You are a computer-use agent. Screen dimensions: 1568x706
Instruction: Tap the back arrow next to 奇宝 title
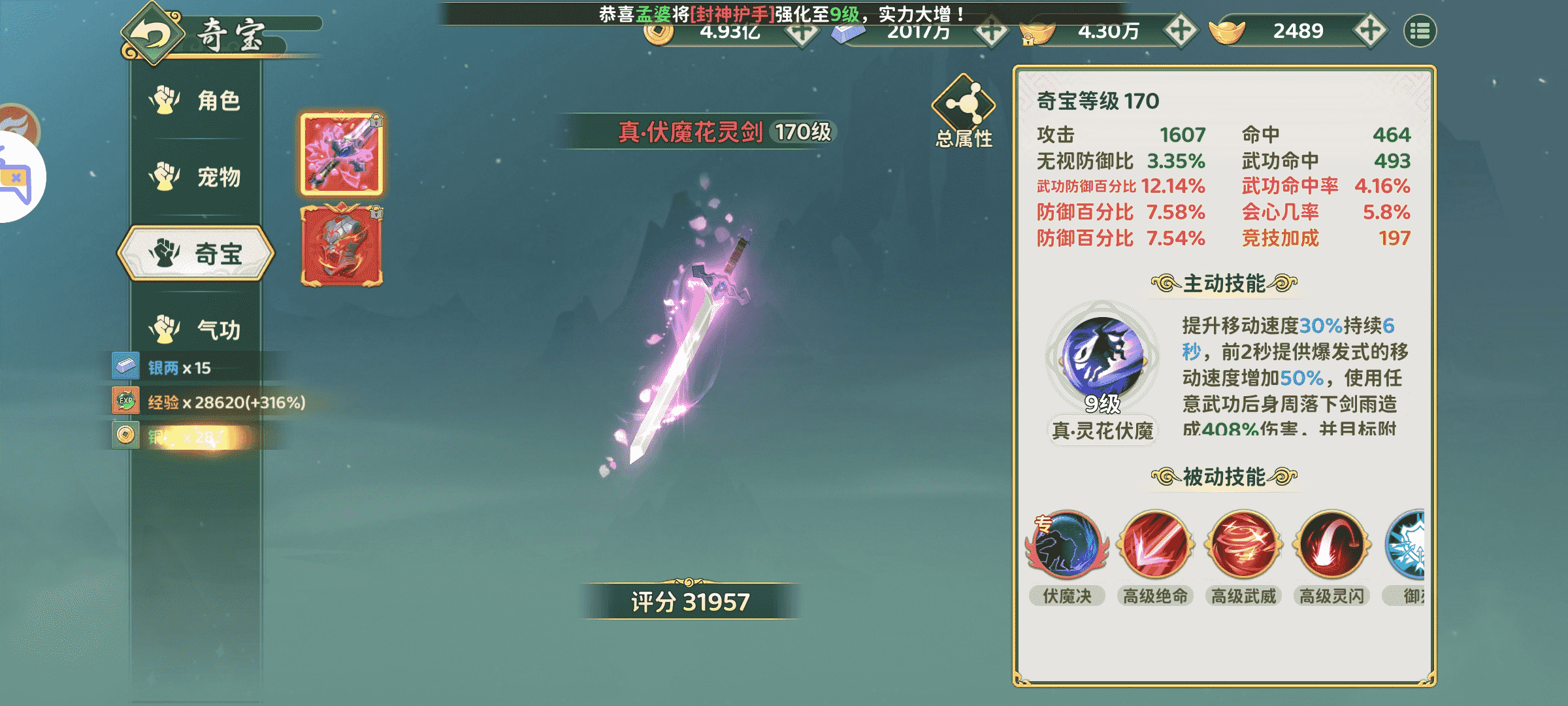click(152, 33)
